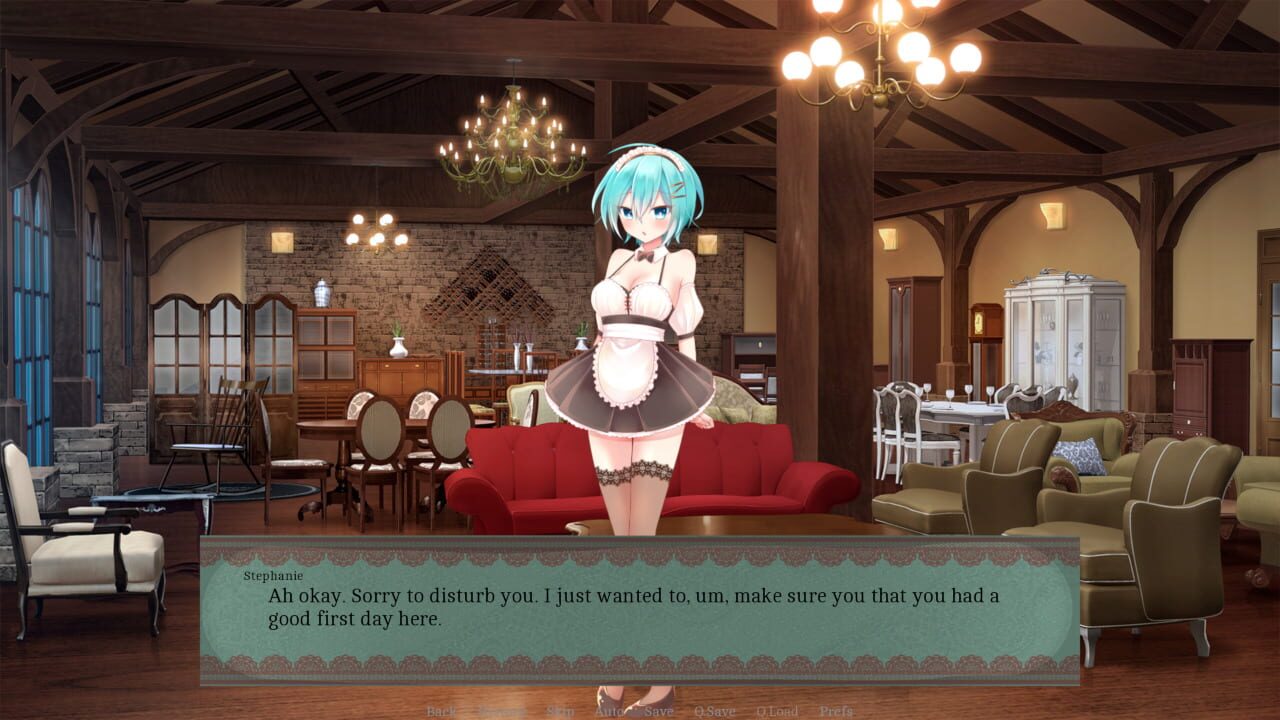This screenshot has height=720, width=1280.
Task: Perform a quick save from the quick menu
Action: tap(716, 712)
